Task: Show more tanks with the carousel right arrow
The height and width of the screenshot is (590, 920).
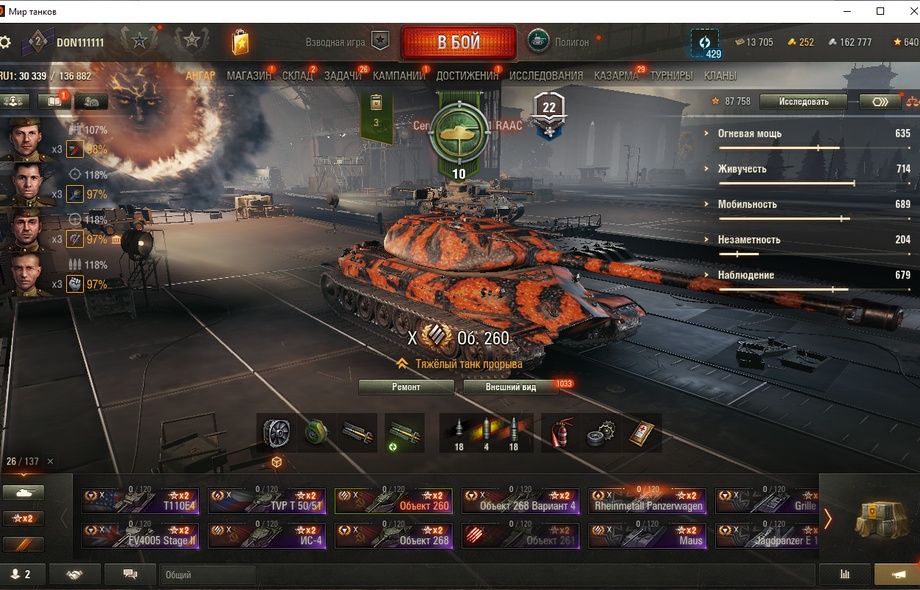Action: (x=827, y=518)
